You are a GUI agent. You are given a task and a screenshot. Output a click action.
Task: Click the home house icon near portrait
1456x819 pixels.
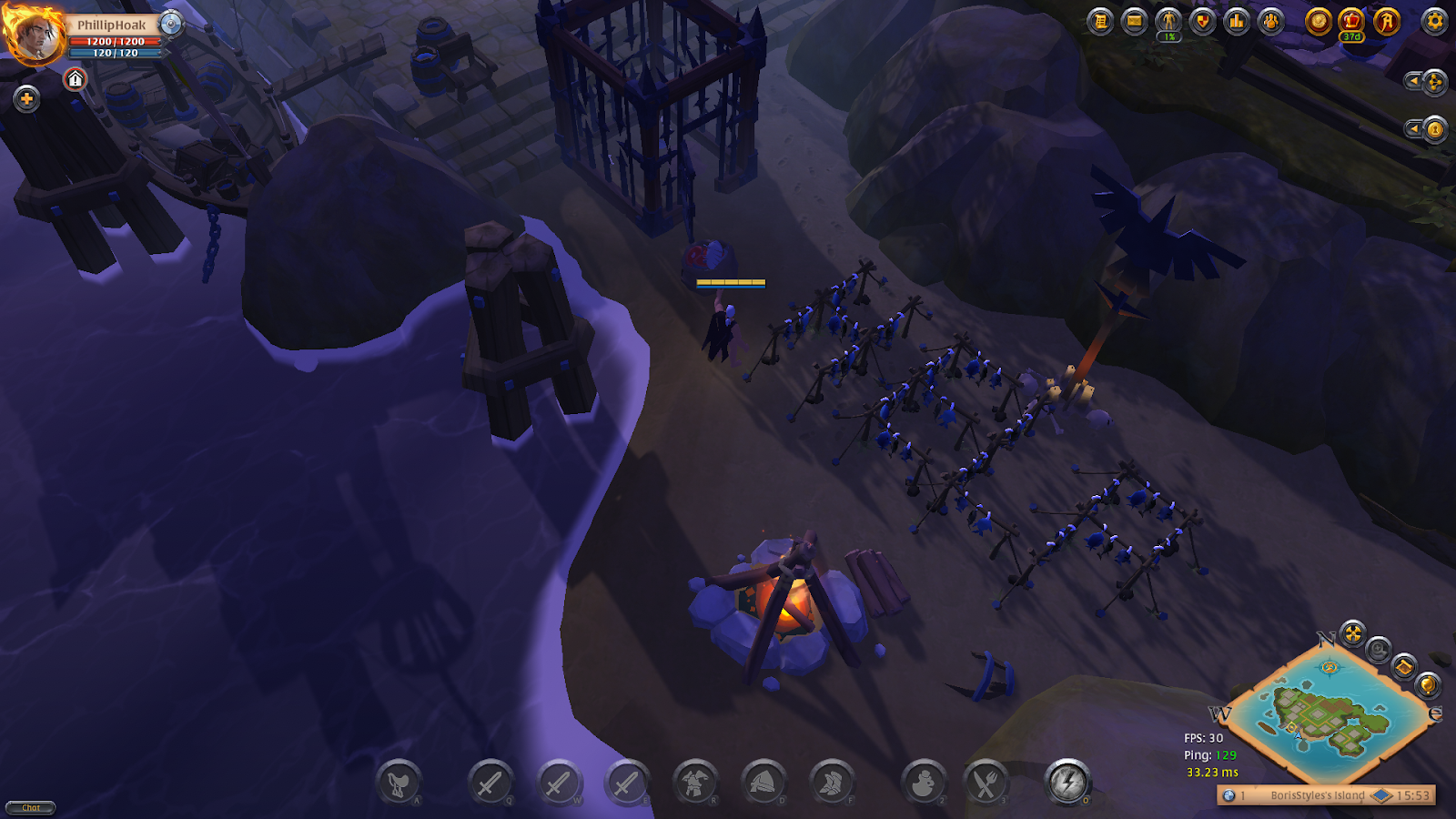coord(76,80)
